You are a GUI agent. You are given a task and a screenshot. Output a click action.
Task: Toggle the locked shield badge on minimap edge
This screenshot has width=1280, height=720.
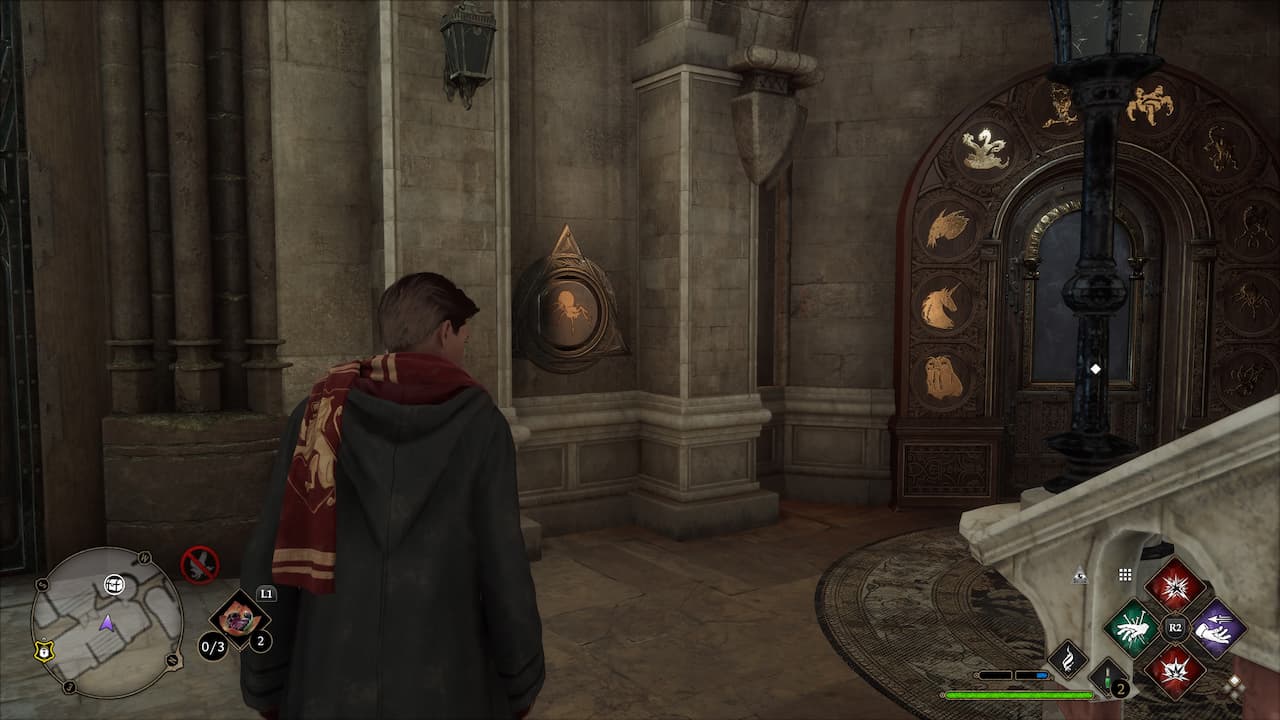[44, 650]
